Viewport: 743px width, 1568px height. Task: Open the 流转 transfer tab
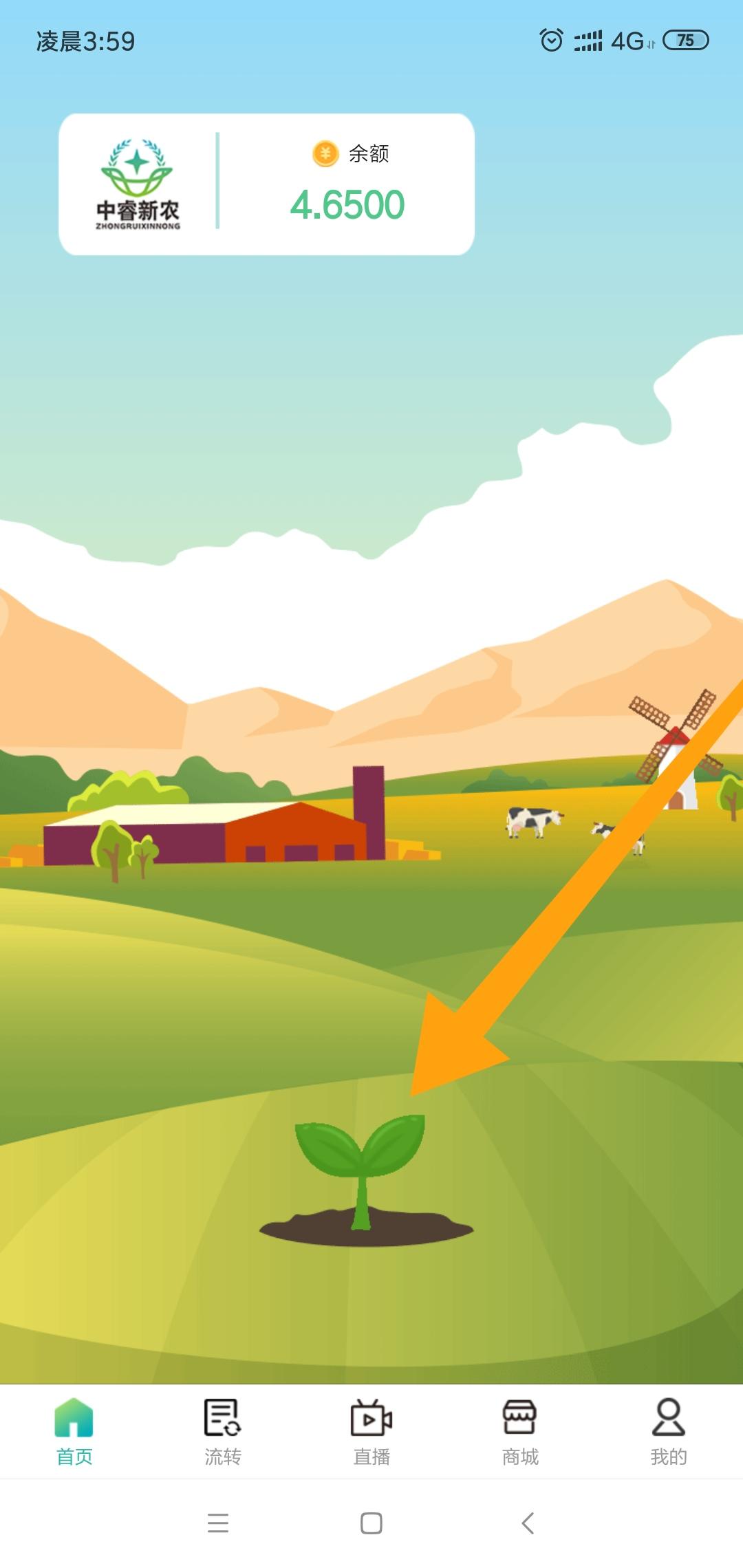point(222,1432)
